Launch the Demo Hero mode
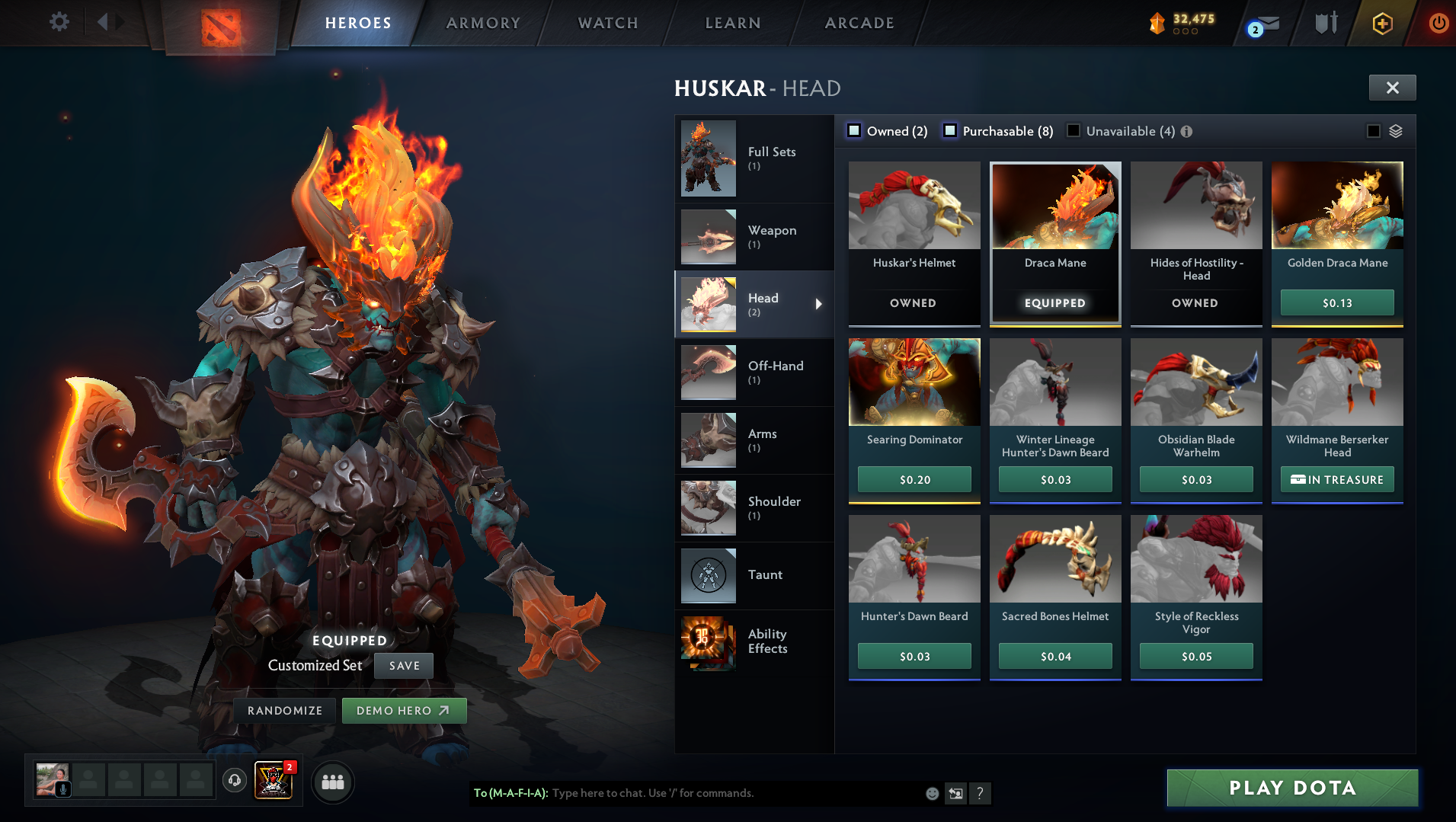The image size is (1456, 822). pos(404,710)
